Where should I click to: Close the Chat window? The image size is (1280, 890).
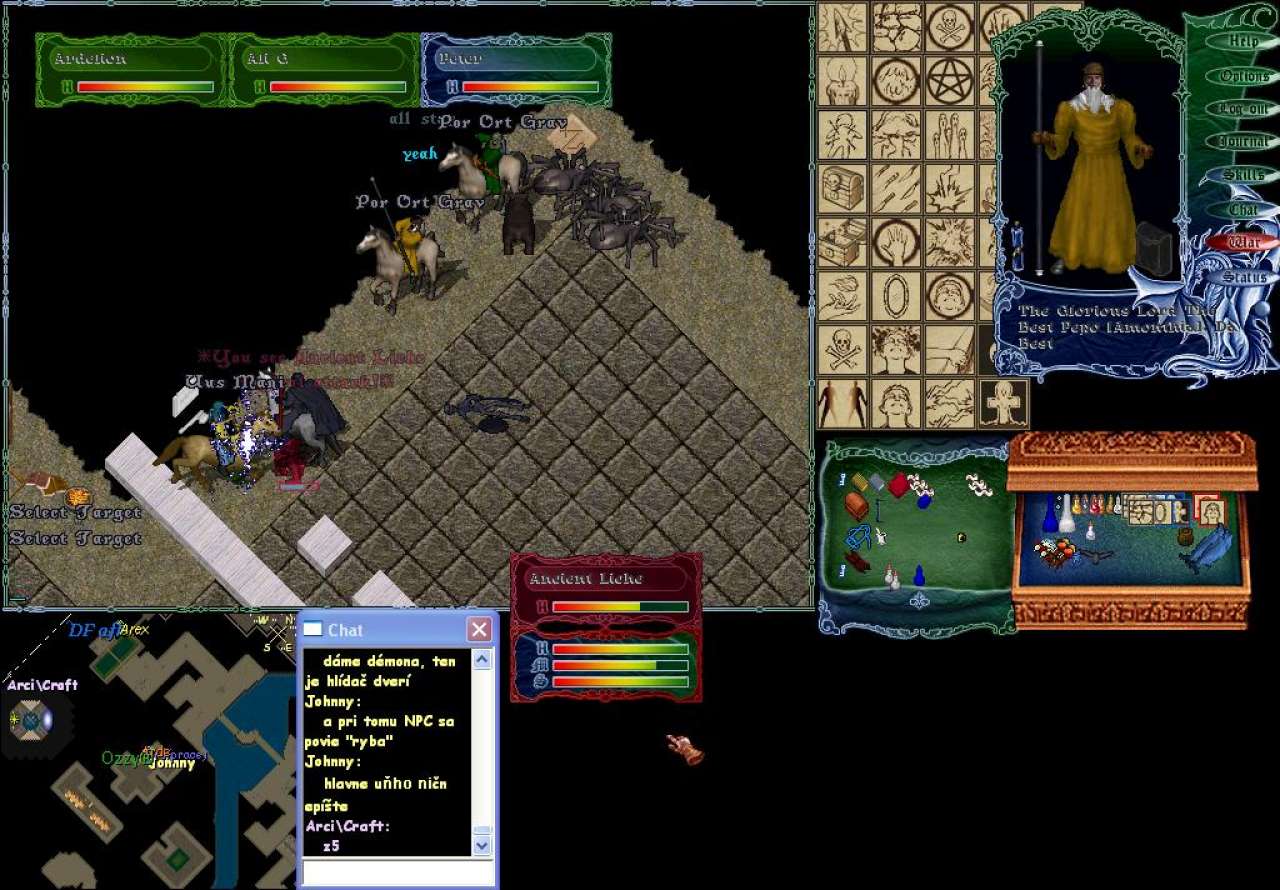pos(479,630)
